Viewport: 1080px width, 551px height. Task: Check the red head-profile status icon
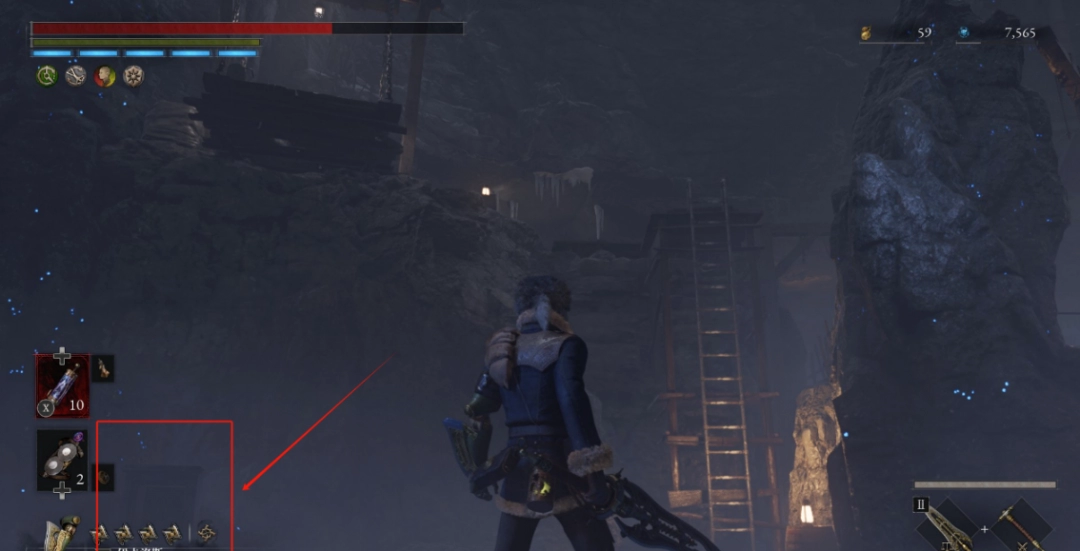tap(105, 76)
